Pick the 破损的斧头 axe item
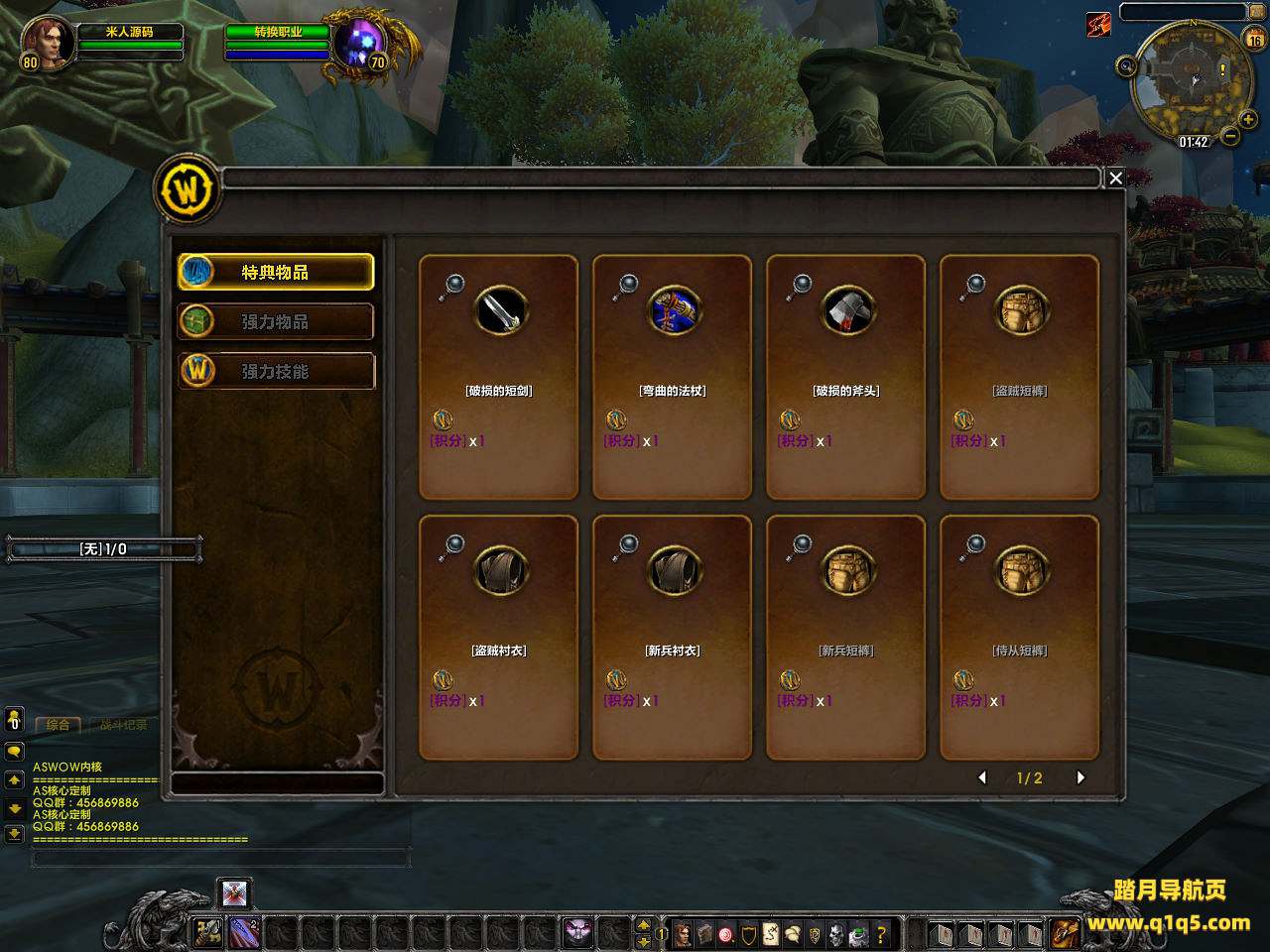 coord(846,377)
